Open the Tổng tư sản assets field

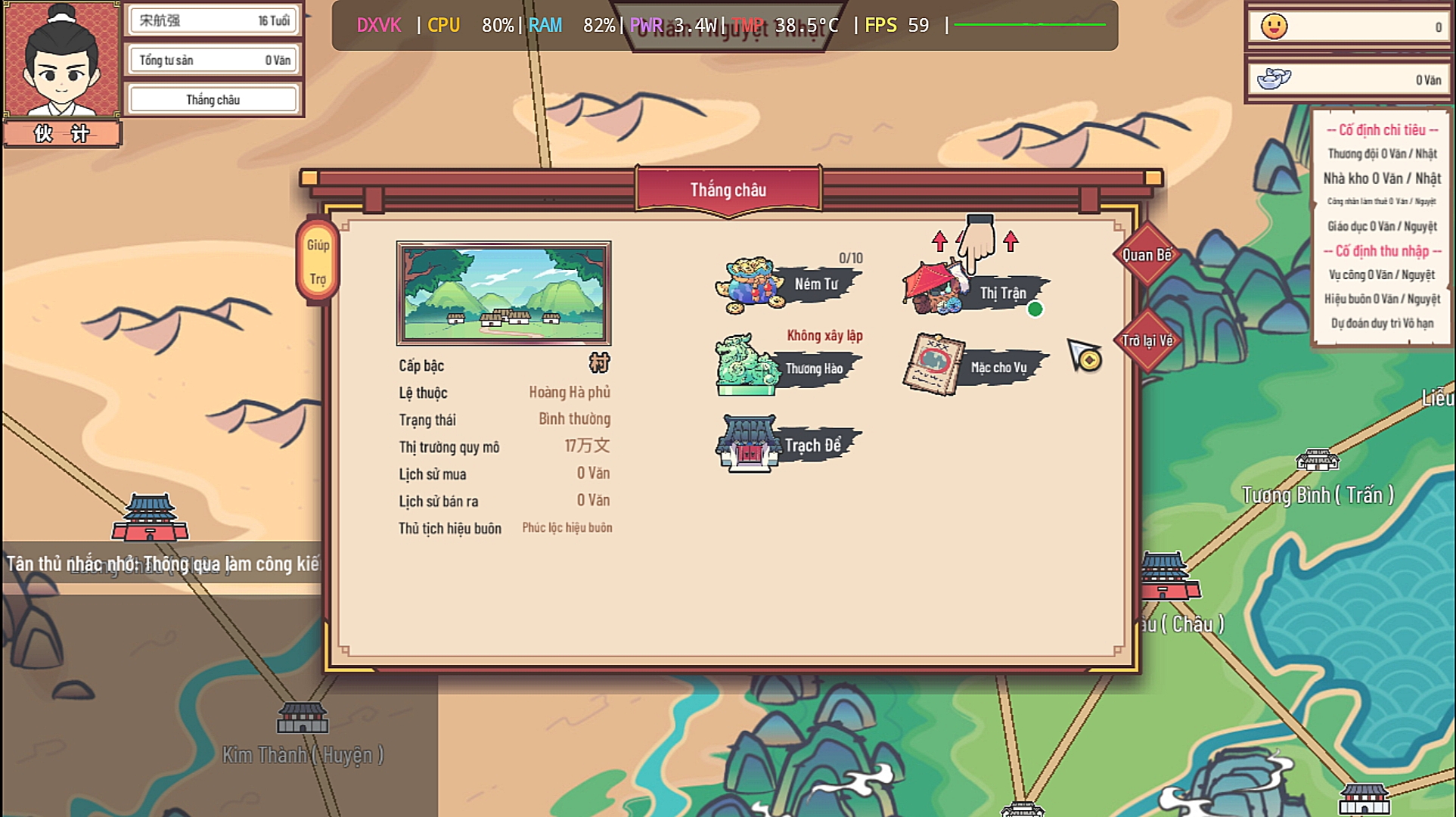click(x=213, y=61)
